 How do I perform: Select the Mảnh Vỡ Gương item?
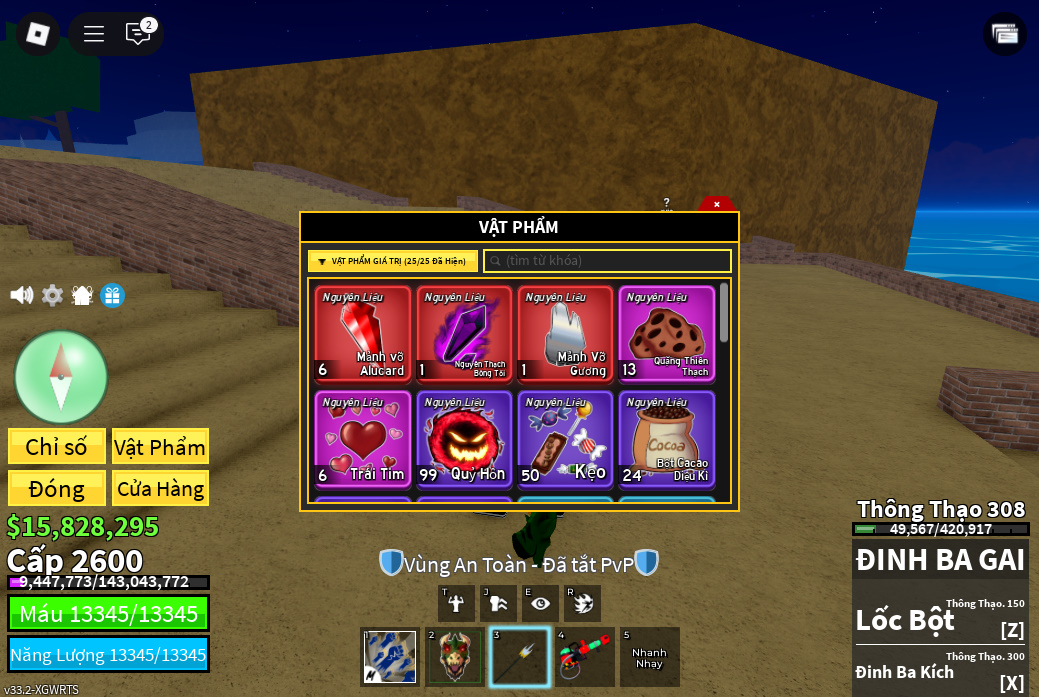coord(565,334)
